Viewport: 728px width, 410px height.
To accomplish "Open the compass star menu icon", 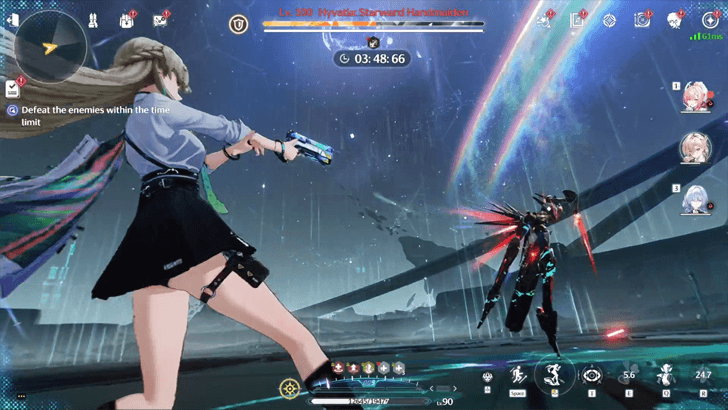I will click(610, 20).
